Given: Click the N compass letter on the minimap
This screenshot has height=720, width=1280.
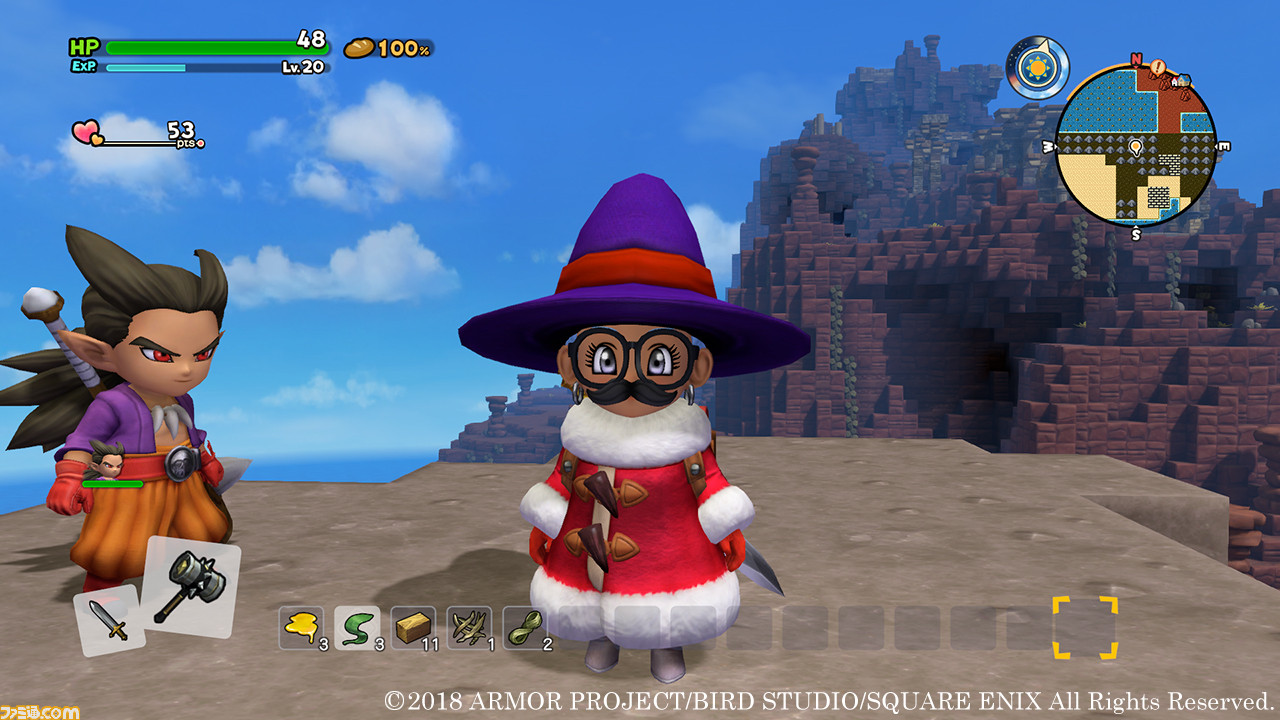Looking at the screenshot, I should 1135,58.
